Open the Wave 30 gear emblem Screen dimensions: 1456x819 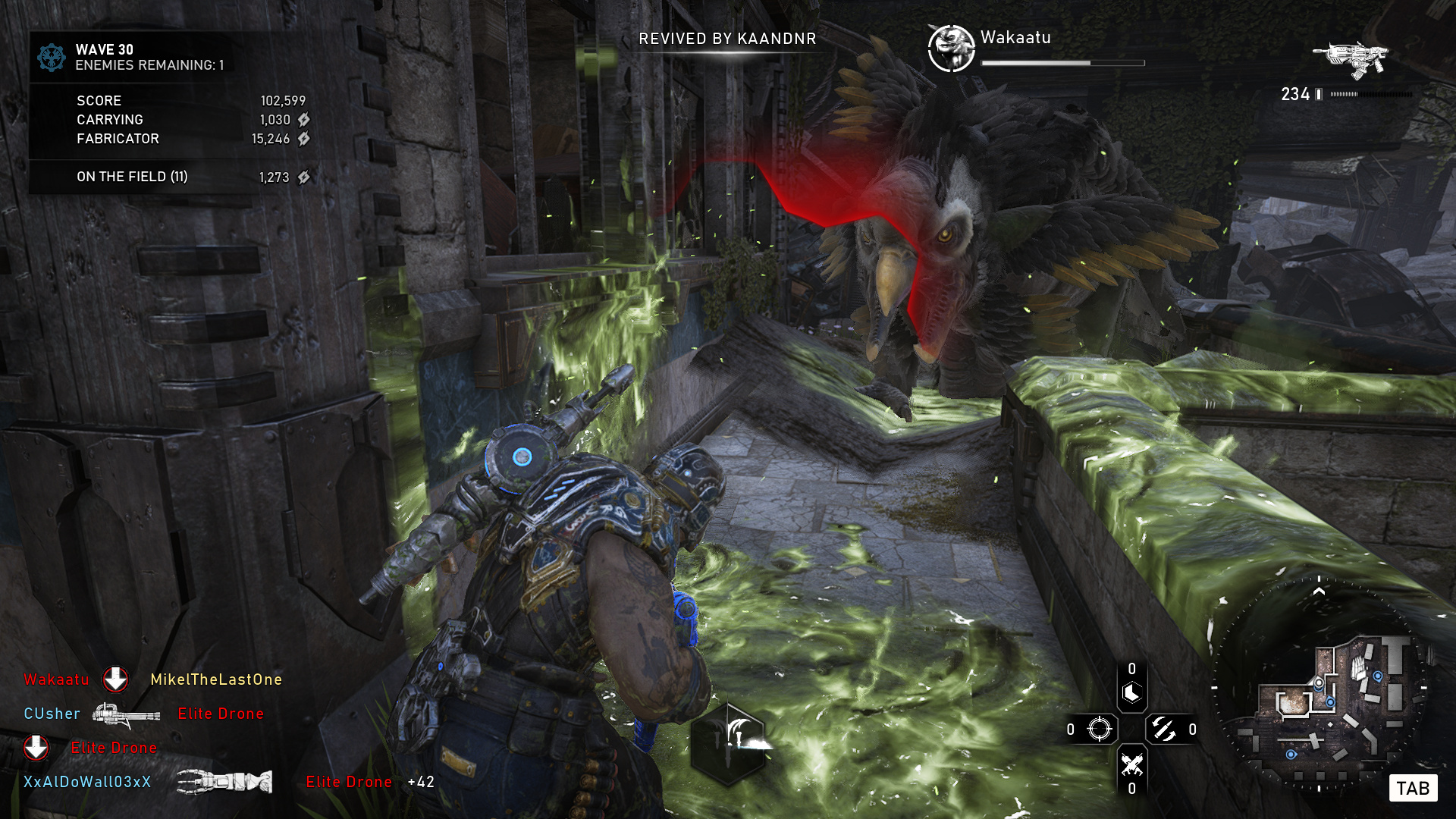click(52, 57)
